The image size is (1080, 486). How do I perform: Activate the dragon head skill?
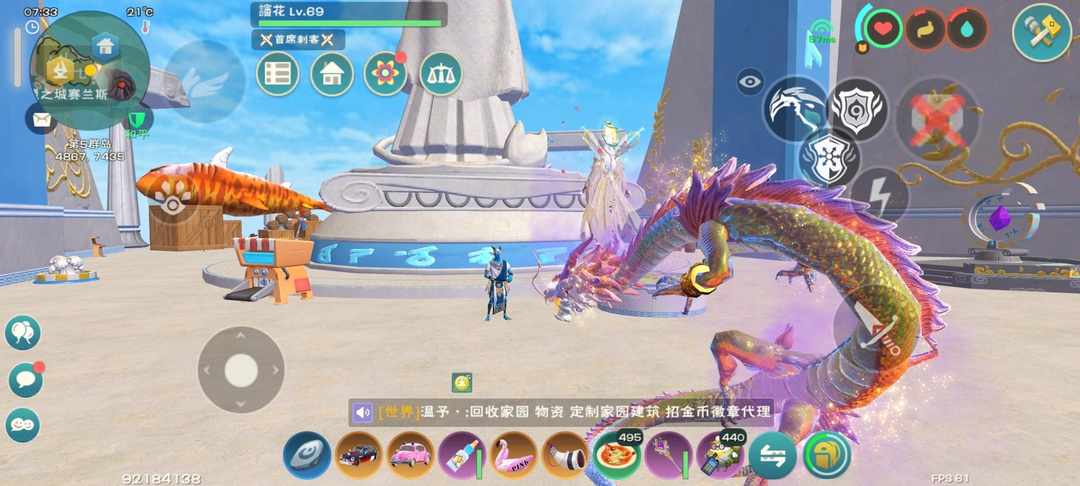(795, 108)
